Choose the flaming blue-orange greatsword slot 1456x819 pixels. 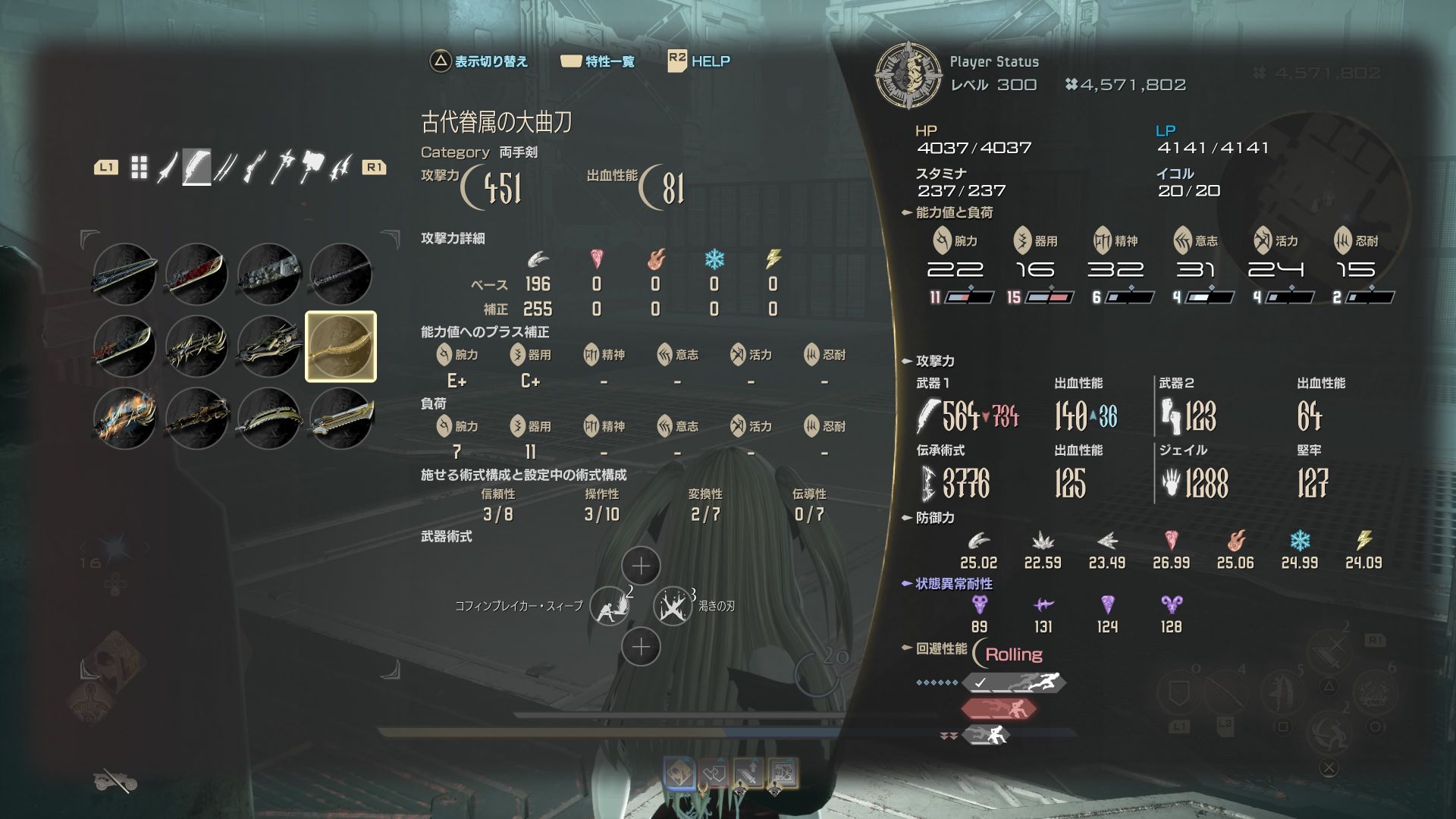[x=124, y=419]
